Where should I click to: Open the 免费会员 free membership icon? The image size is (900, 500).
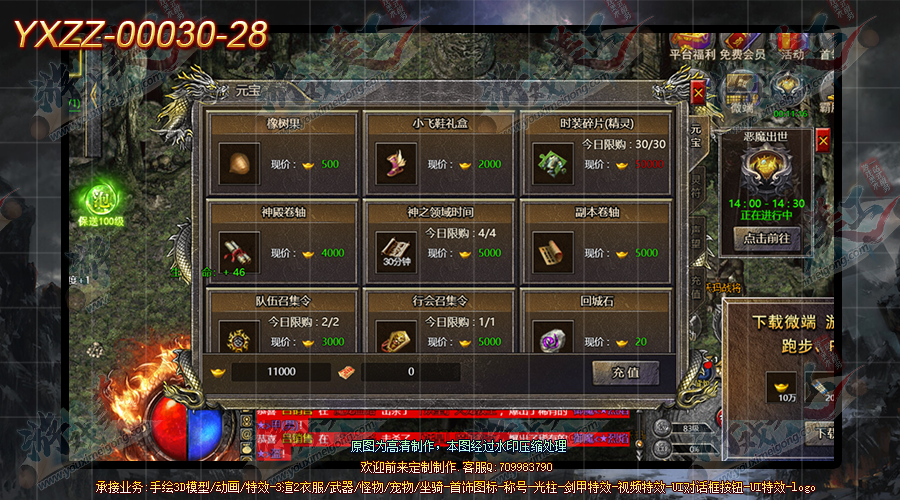click(742, 53)
